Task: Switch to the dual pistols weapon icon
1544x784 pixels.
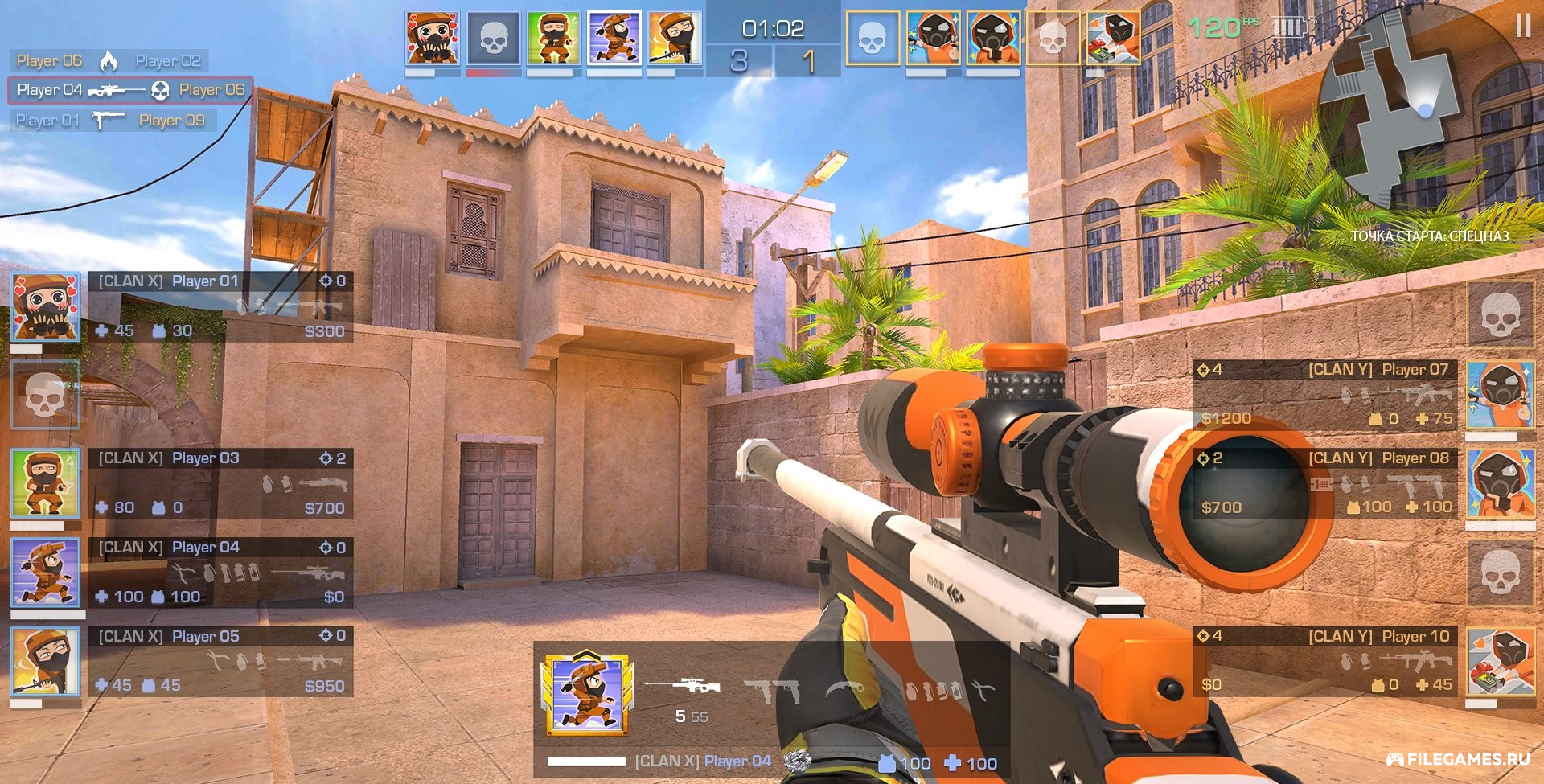Action: tap(770, 689)
